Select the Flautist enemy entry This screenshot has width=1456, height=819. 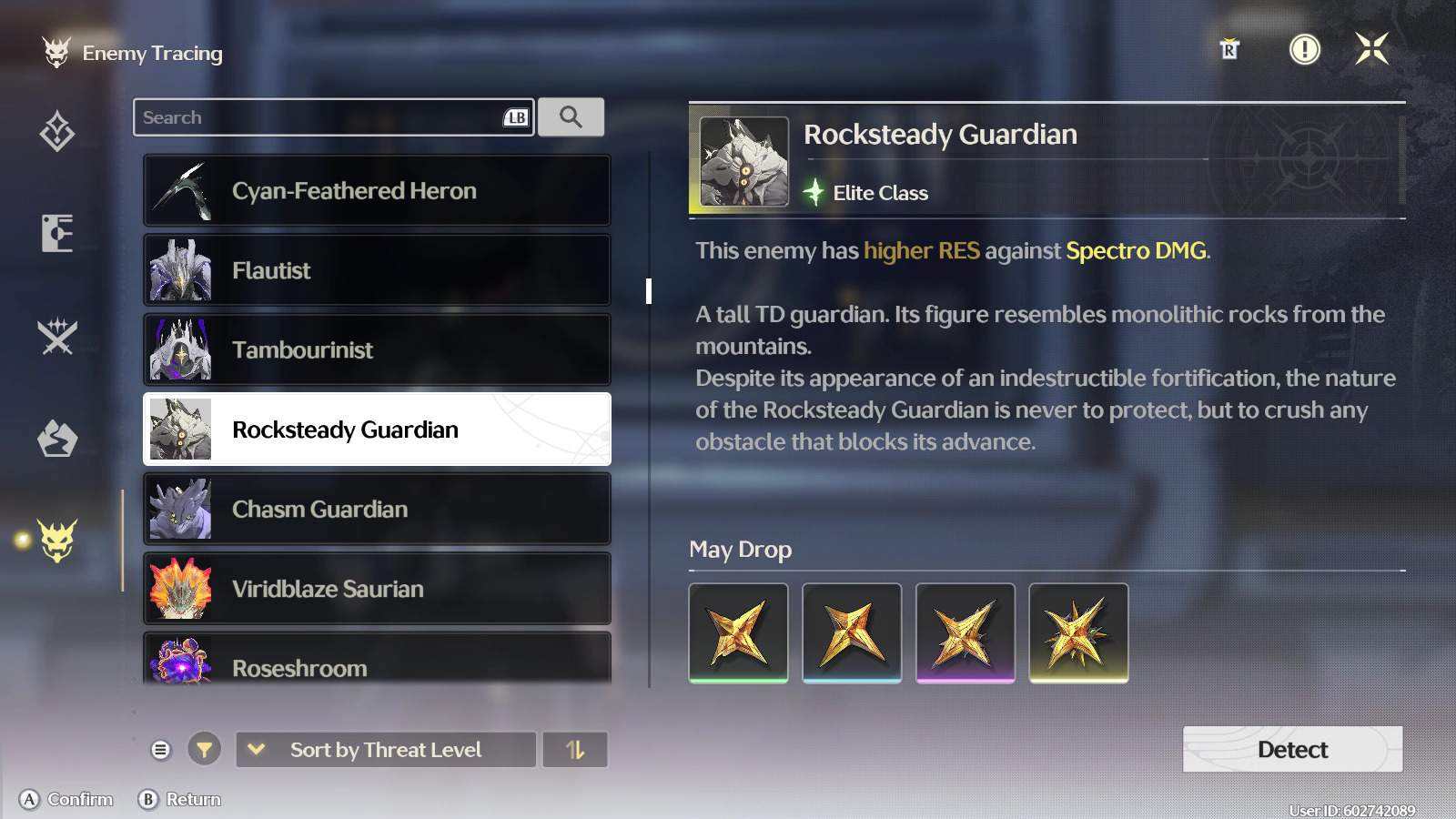click(x=377, y=270)
